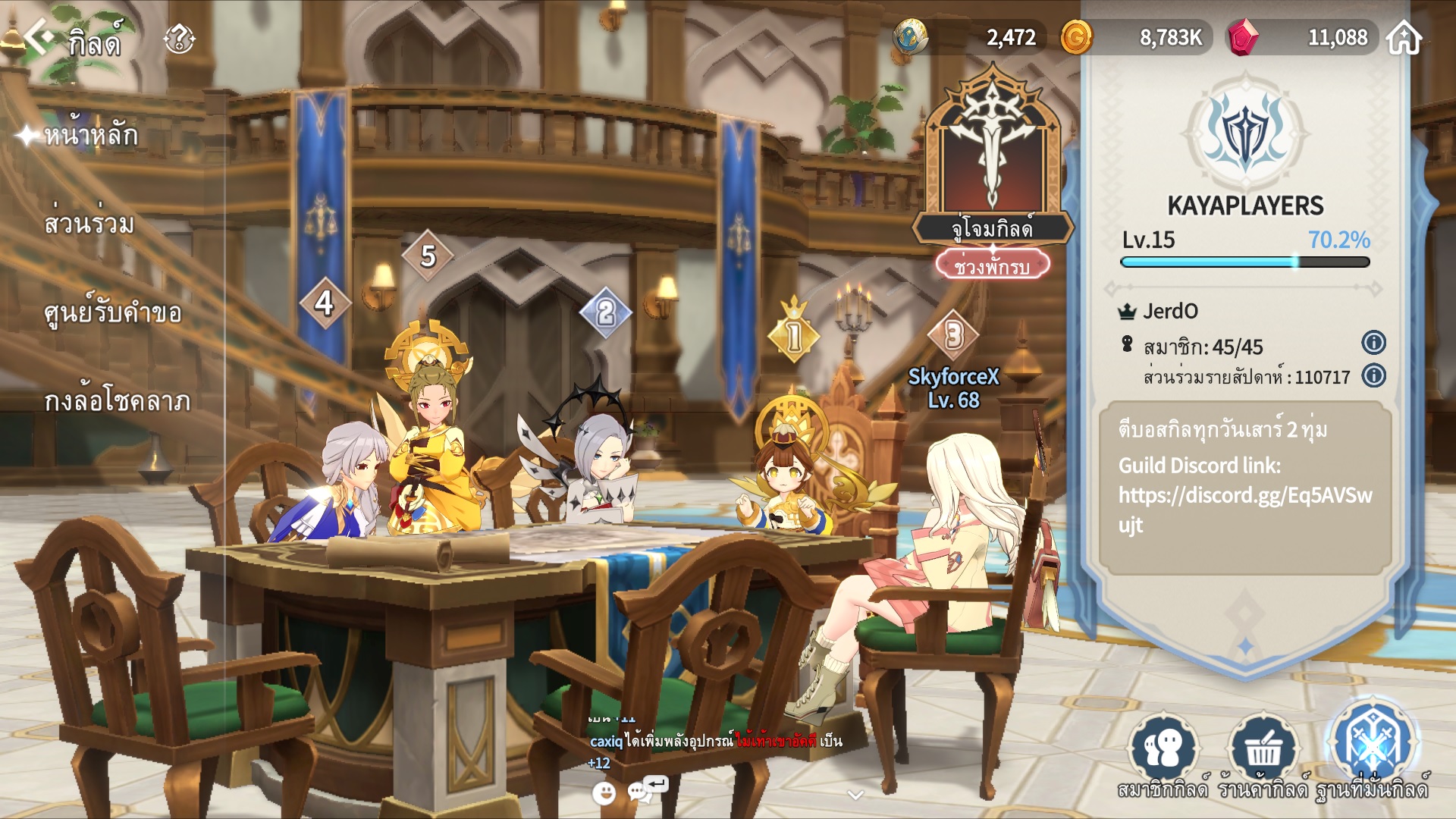Click the home icon button

click(1404, 37)
